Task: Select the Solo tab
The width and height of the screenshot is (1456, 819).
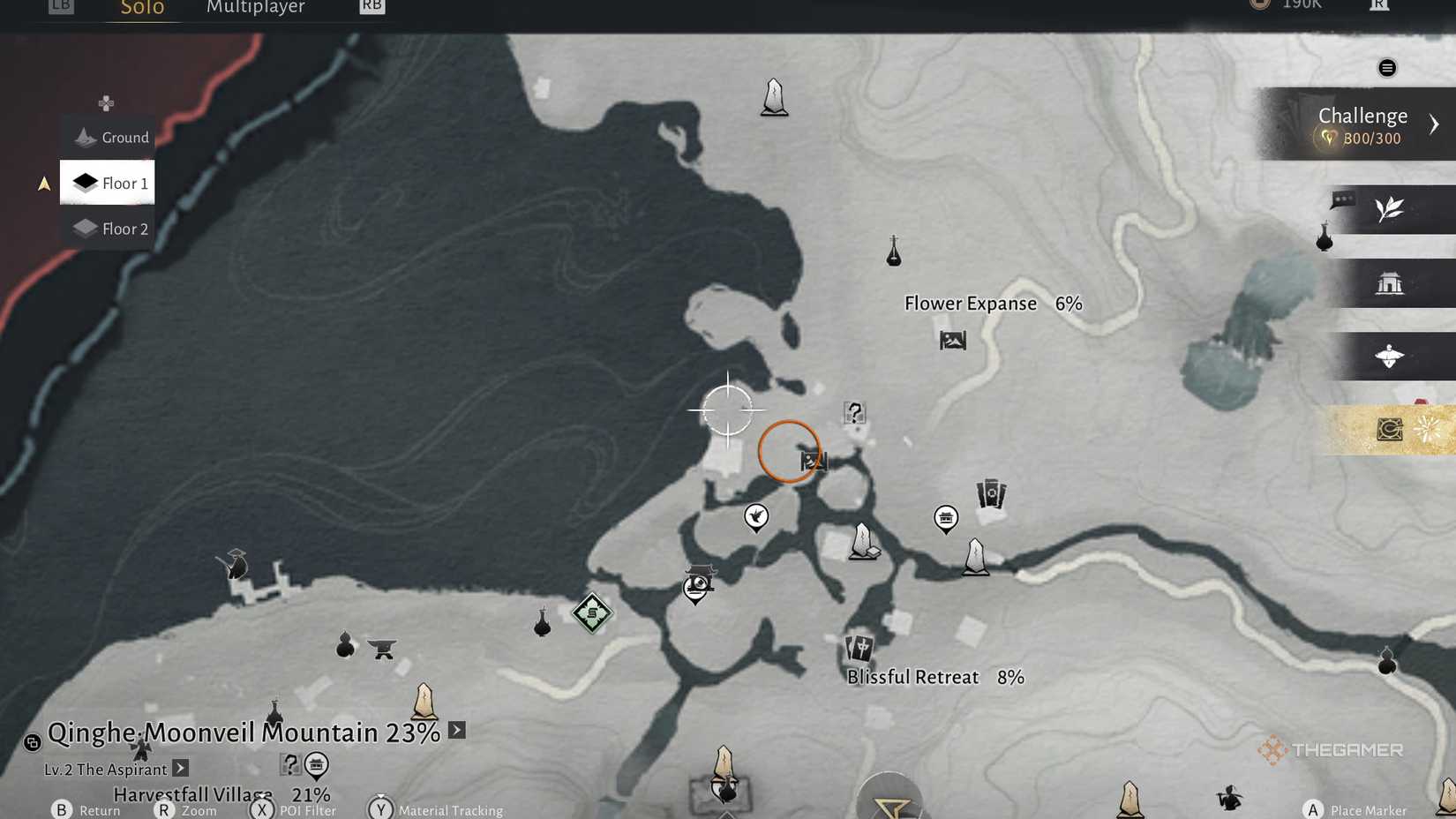Action: (141, 7)
